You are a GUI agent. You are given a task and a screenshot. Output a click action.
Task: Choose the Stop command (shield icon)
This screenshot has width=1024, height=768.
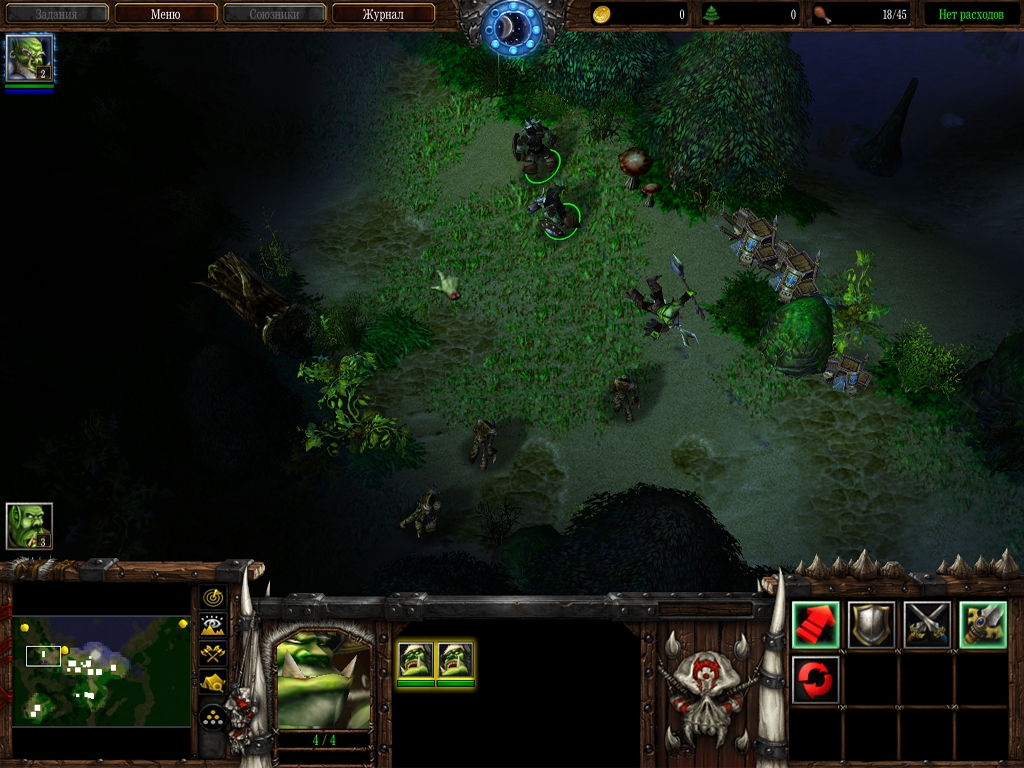pos(871,625)
